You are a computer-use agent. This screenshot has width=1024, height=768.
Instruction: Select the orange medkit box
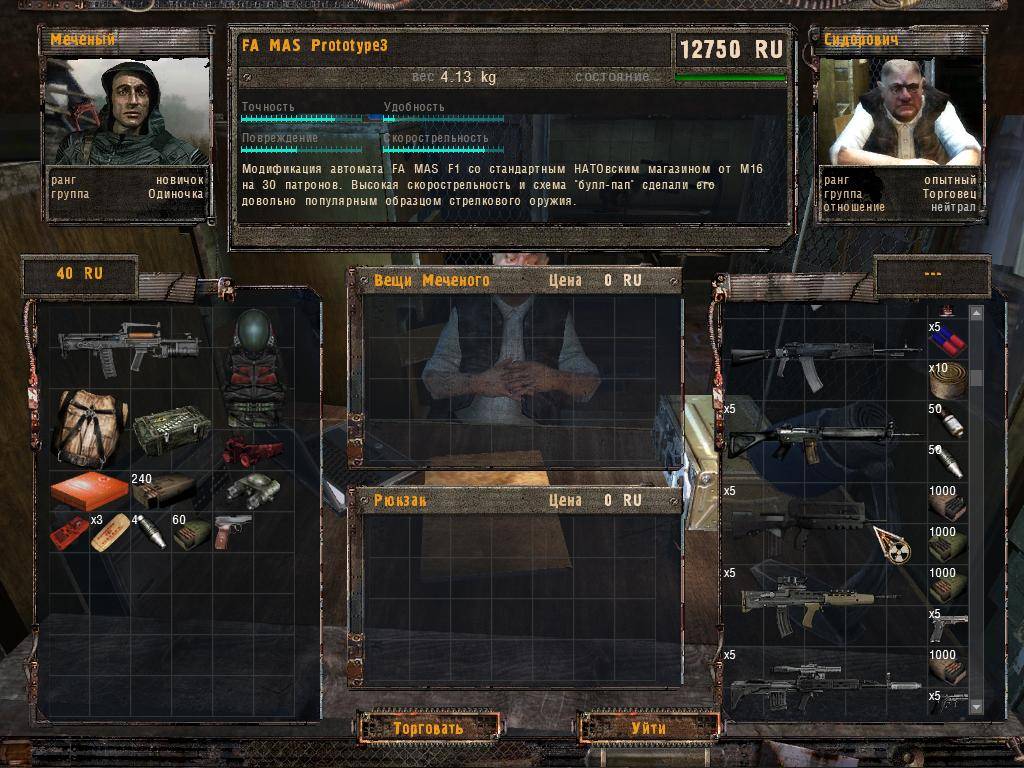tap(89, 491)
